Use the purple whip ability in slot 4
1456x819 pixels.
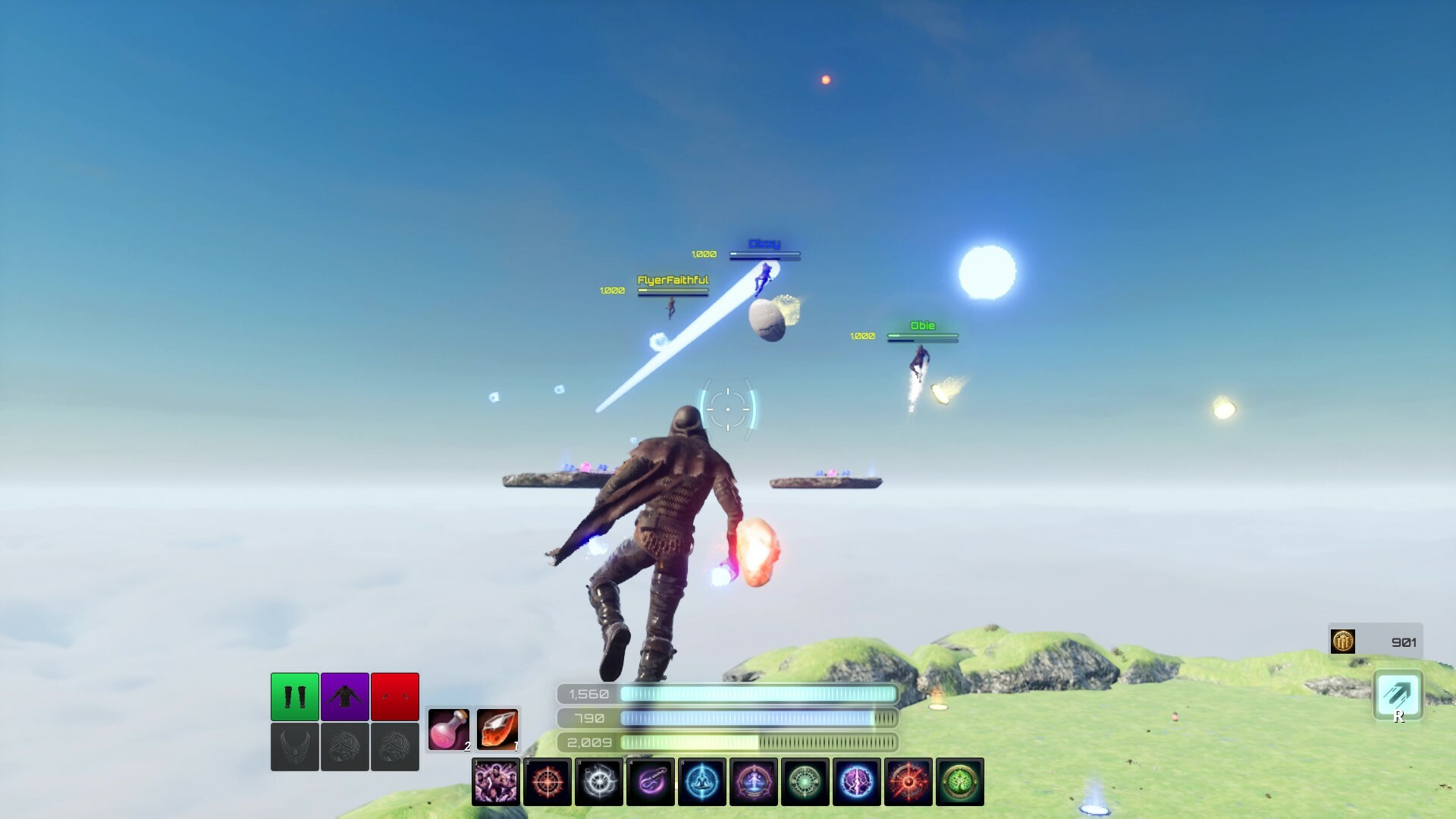point(651,782)
